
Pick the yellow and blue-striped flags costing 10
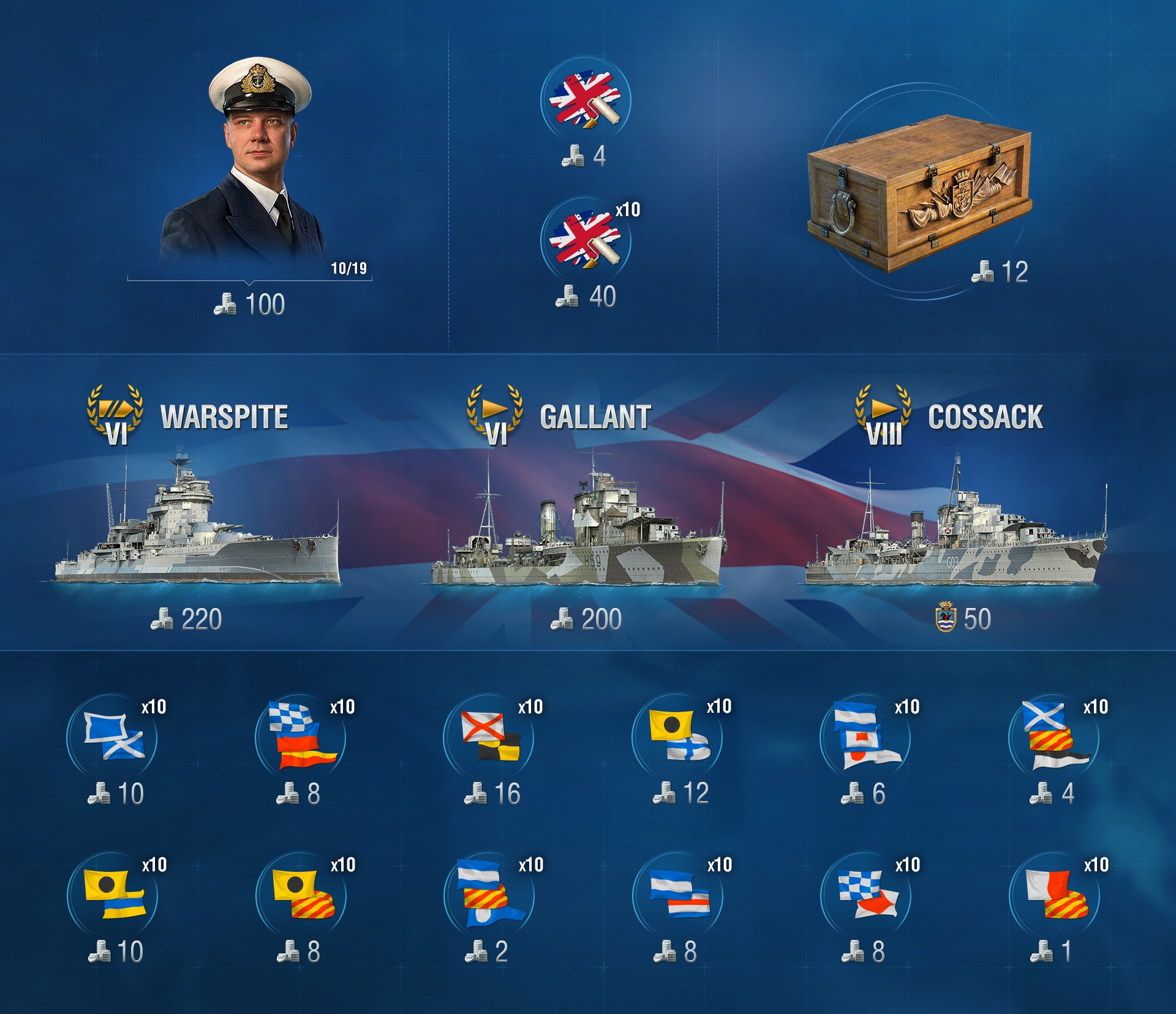(x=113, y=895)
